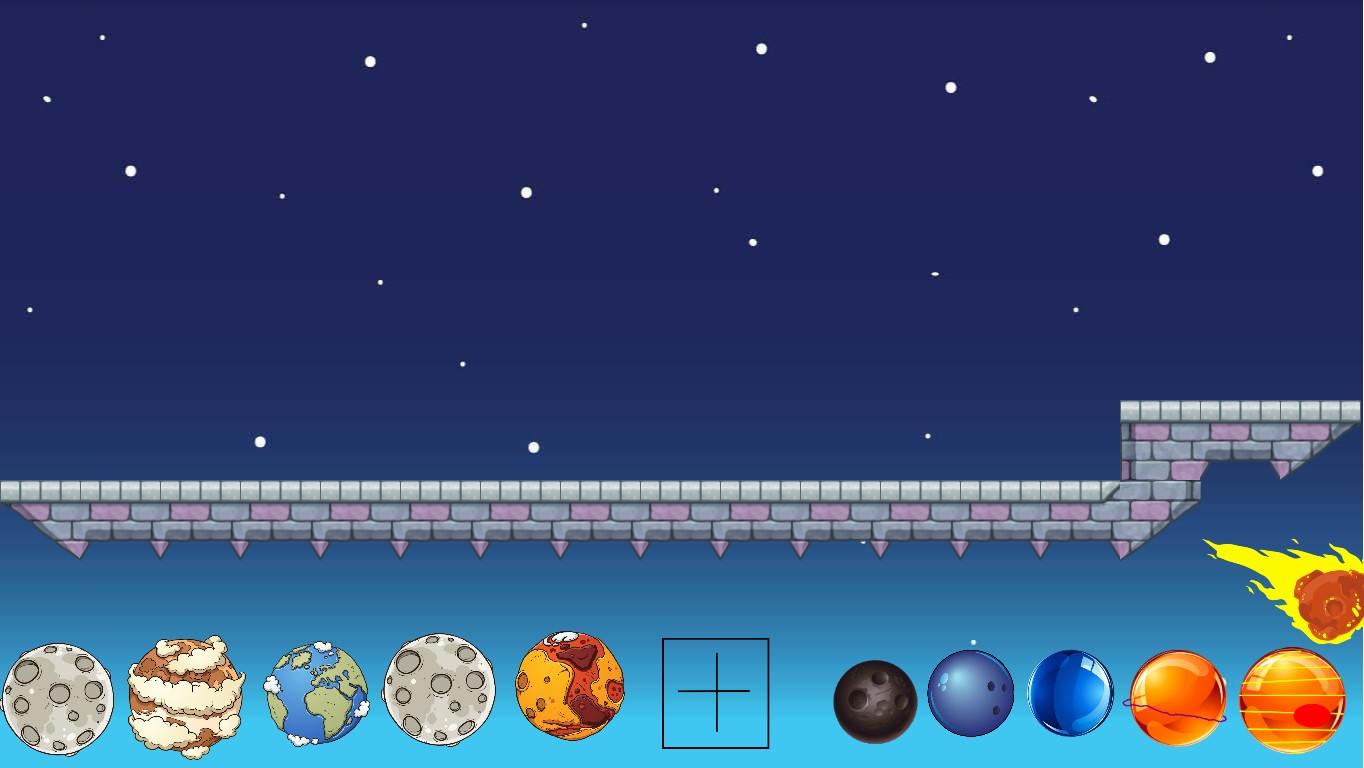
Task: Select the purple bowling ball icon
Action: (971, 691)
